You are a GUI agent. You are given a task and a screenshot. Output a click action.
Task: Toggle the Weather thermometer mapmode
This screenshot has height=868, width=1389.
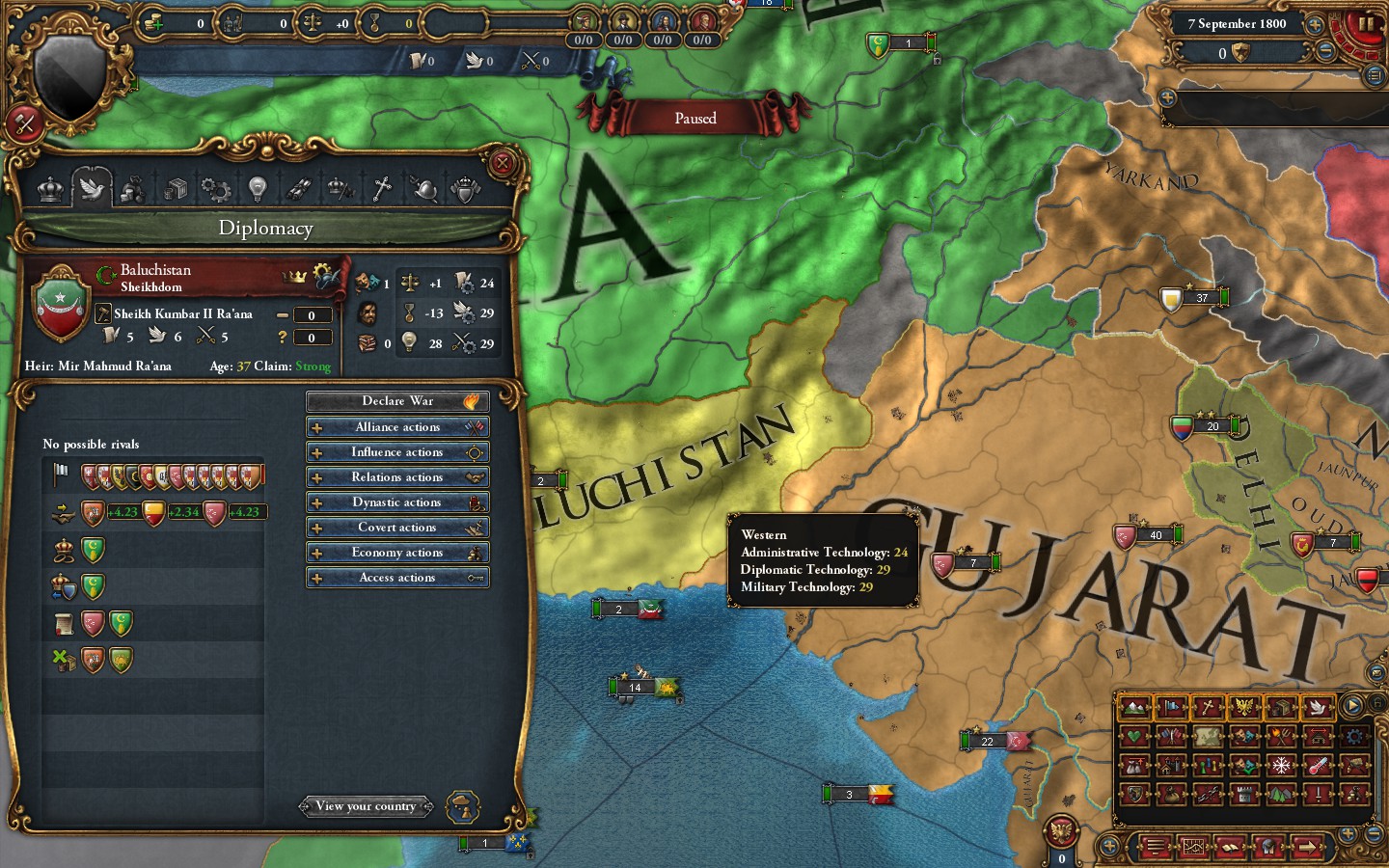pyautogui.click(x=1318, y=765)
